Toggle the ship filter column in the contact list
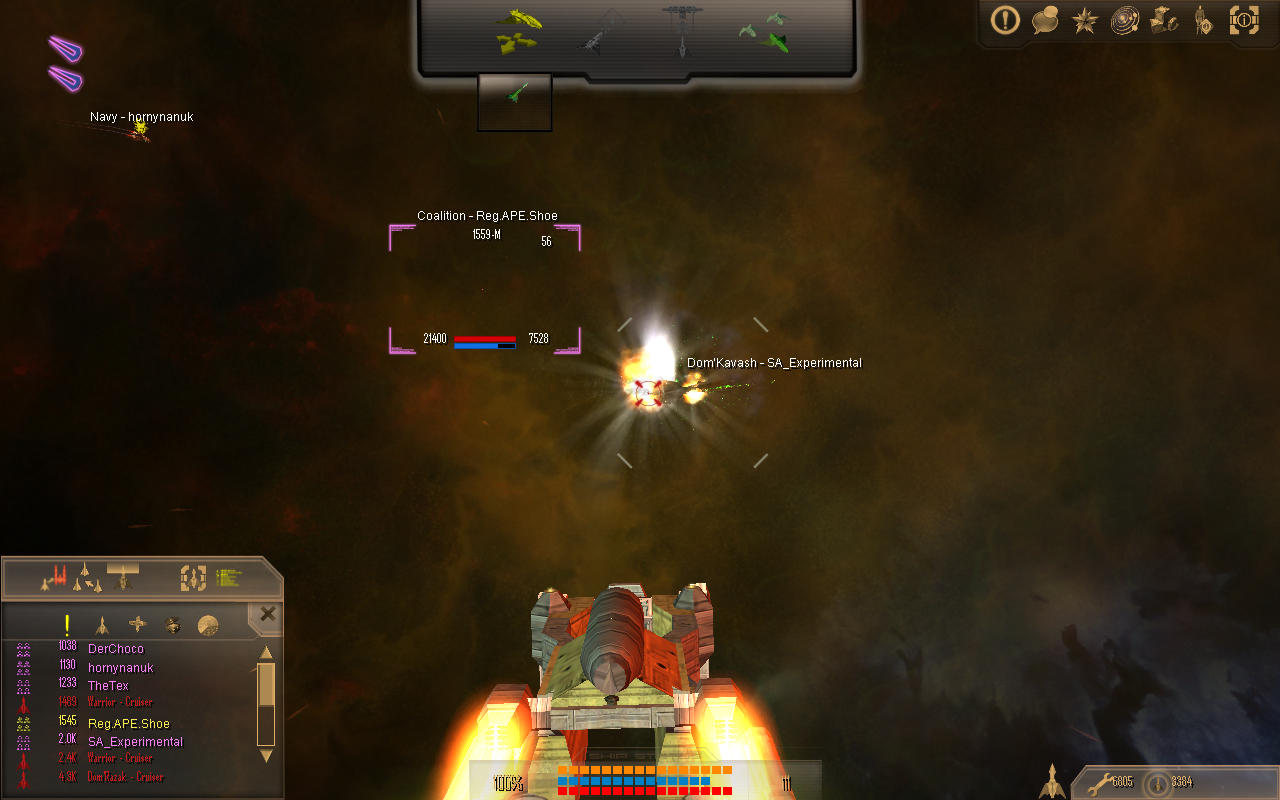 (103, 625)
